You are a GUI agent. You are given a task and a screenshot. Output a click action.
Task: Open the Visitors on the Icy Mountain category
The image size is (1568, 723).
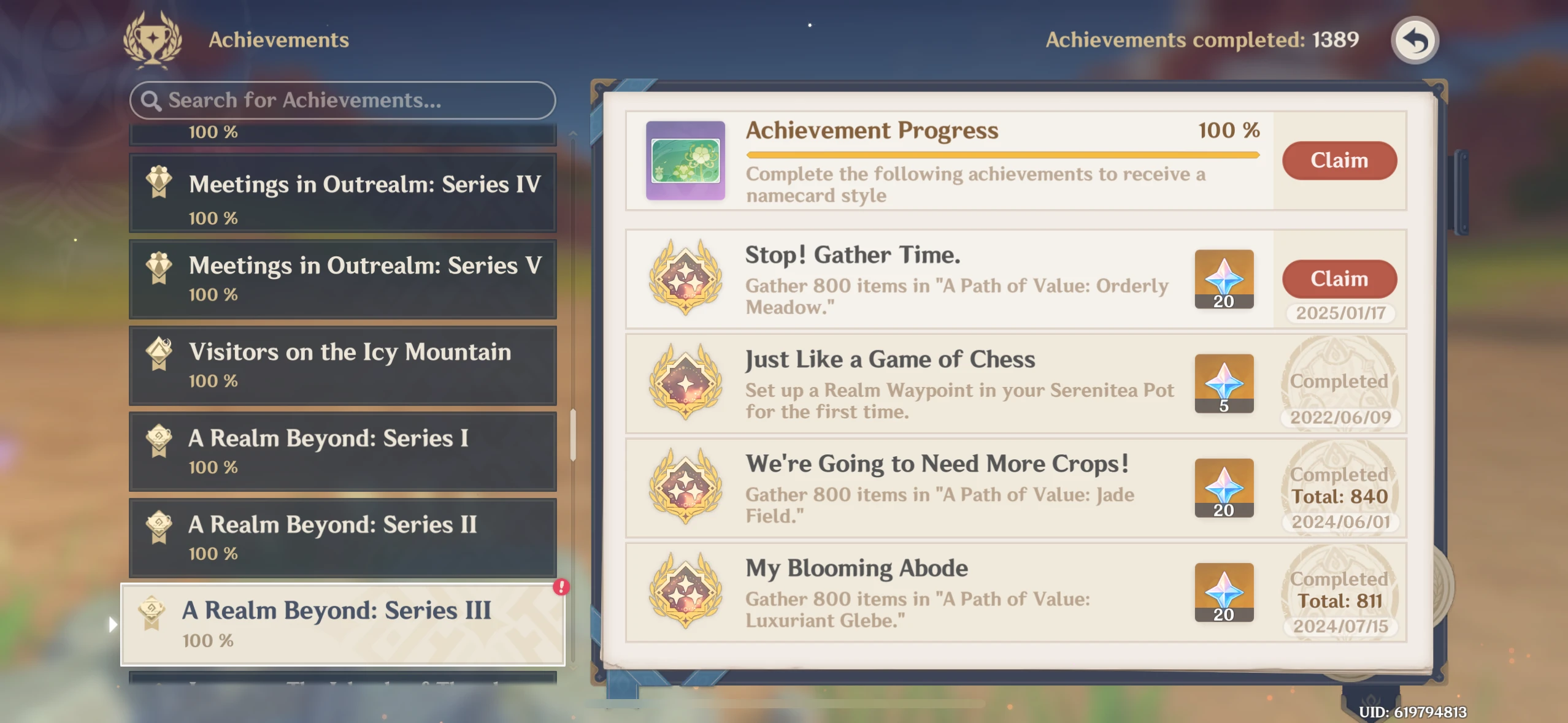click(342, 365)
